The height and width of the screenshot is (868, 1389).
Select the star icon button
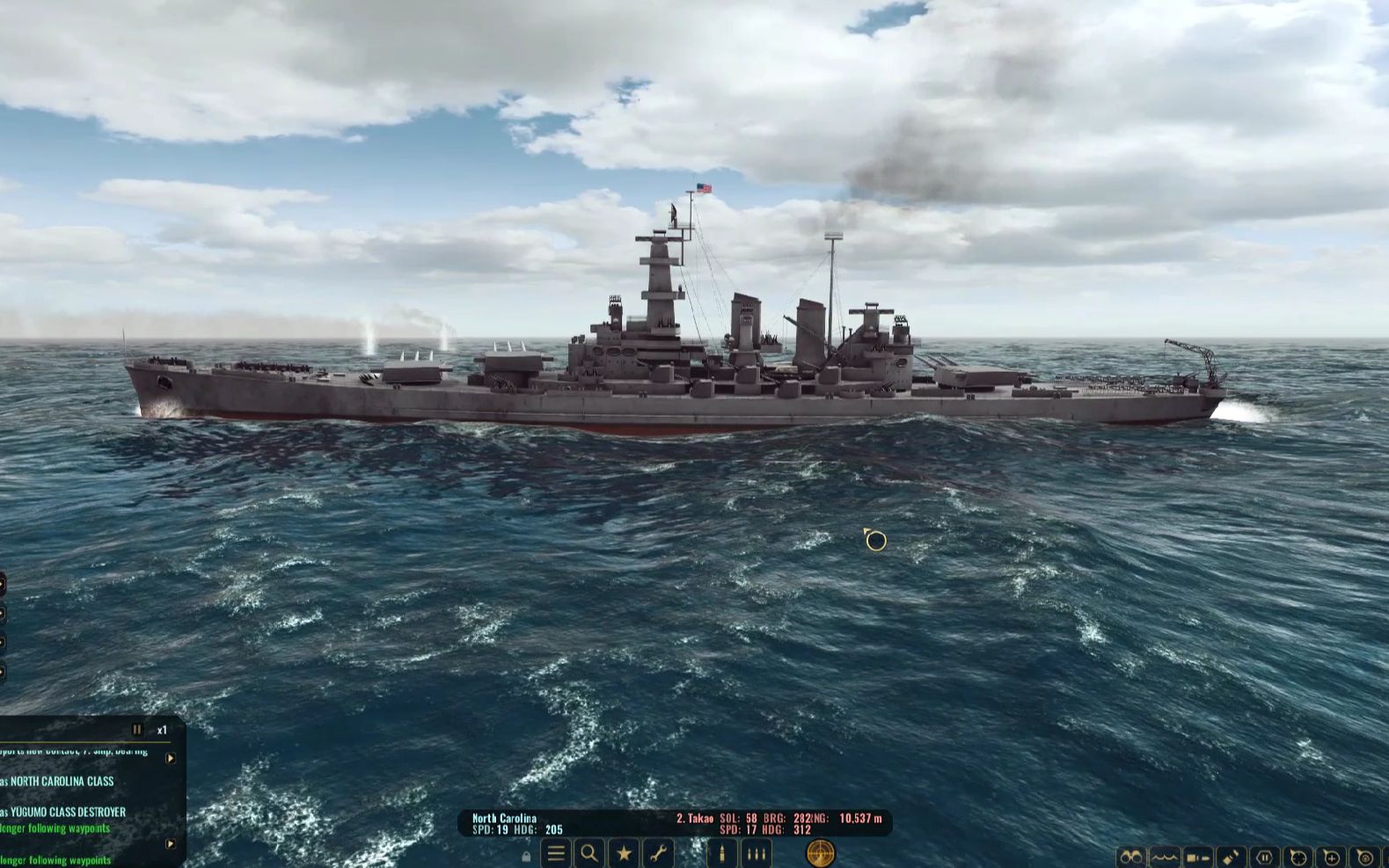[624, 853]
